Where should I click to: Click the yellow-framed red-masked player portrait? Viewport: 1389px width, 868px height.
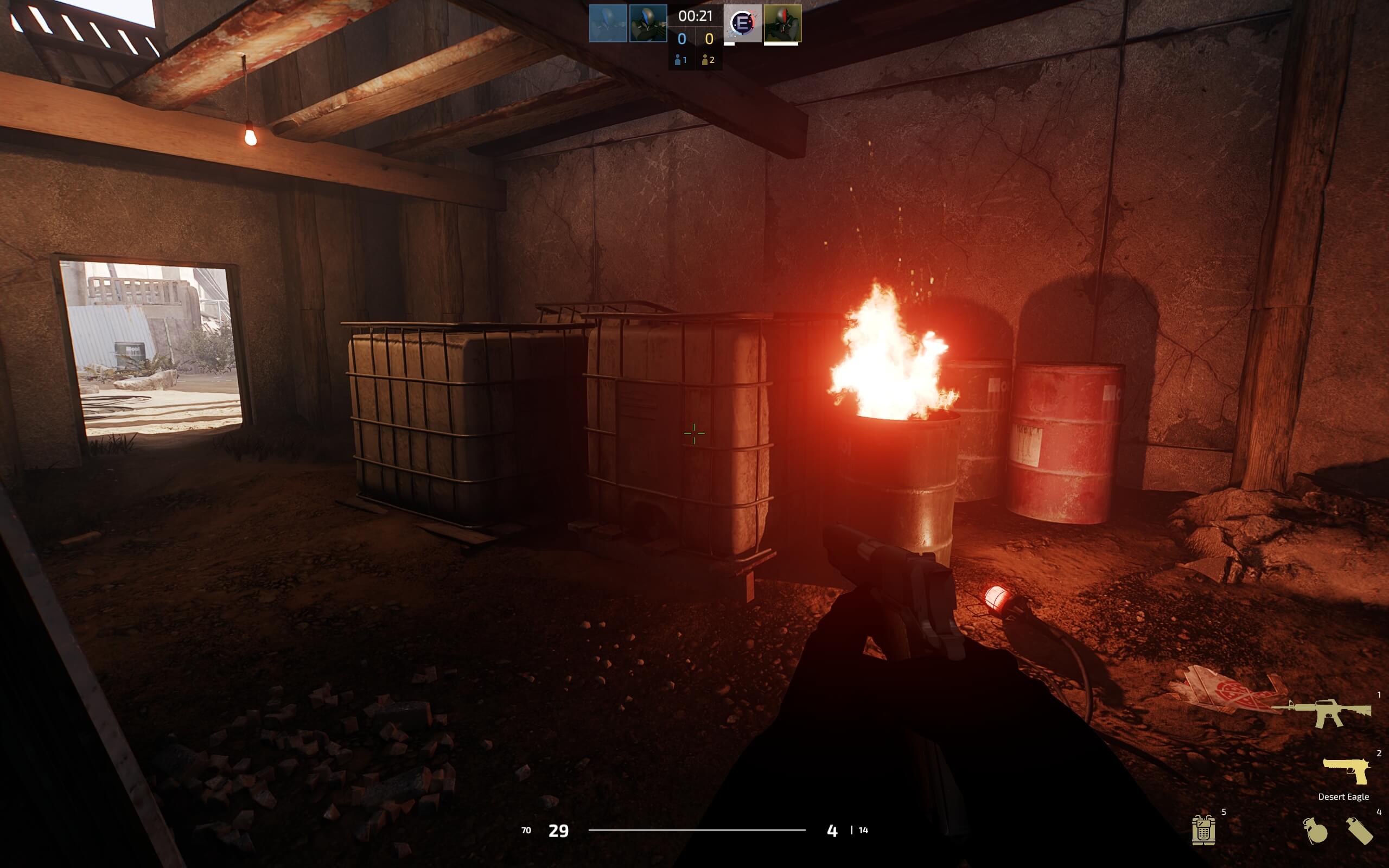click(x=782, y=23)
